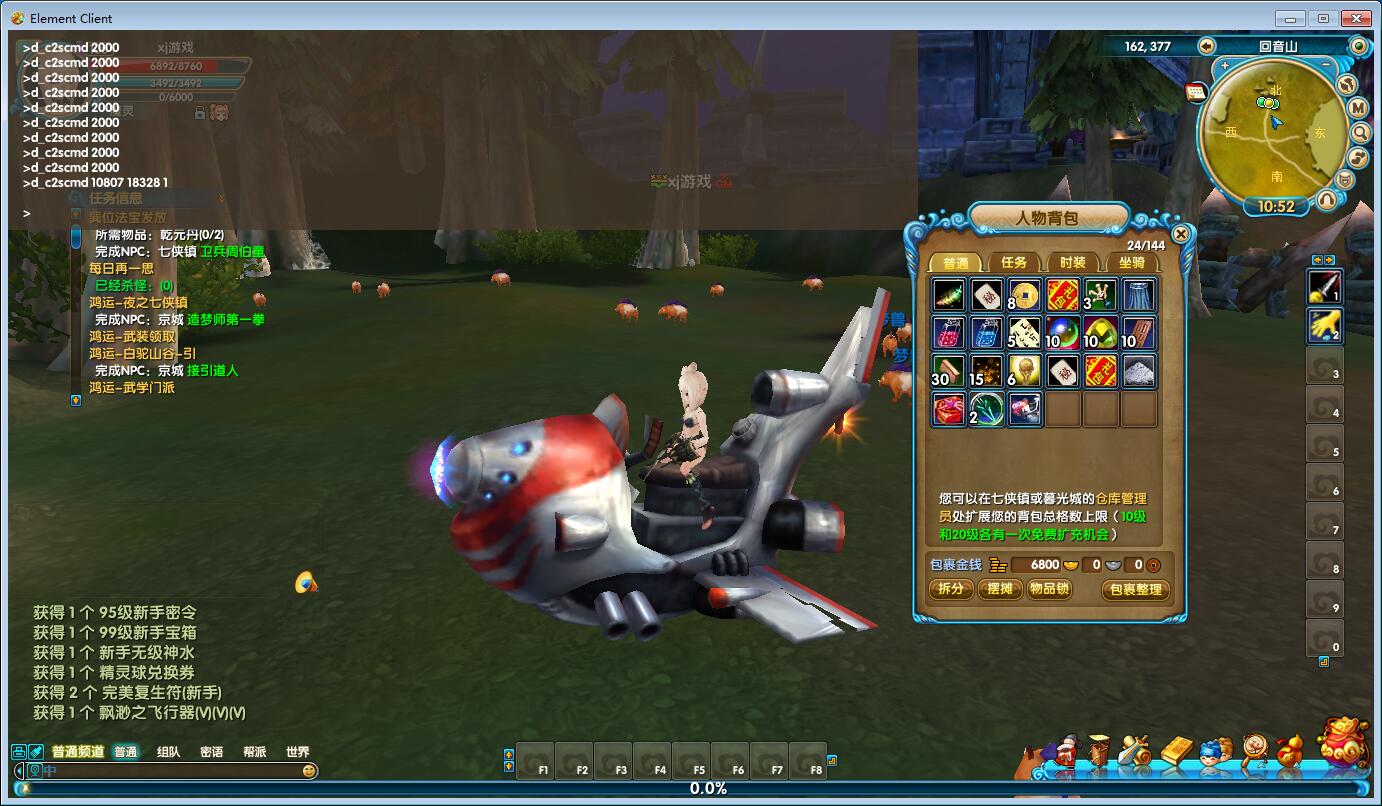
Task: Click the magnifying glass search button by minimap
Action: coord(1360,132)
